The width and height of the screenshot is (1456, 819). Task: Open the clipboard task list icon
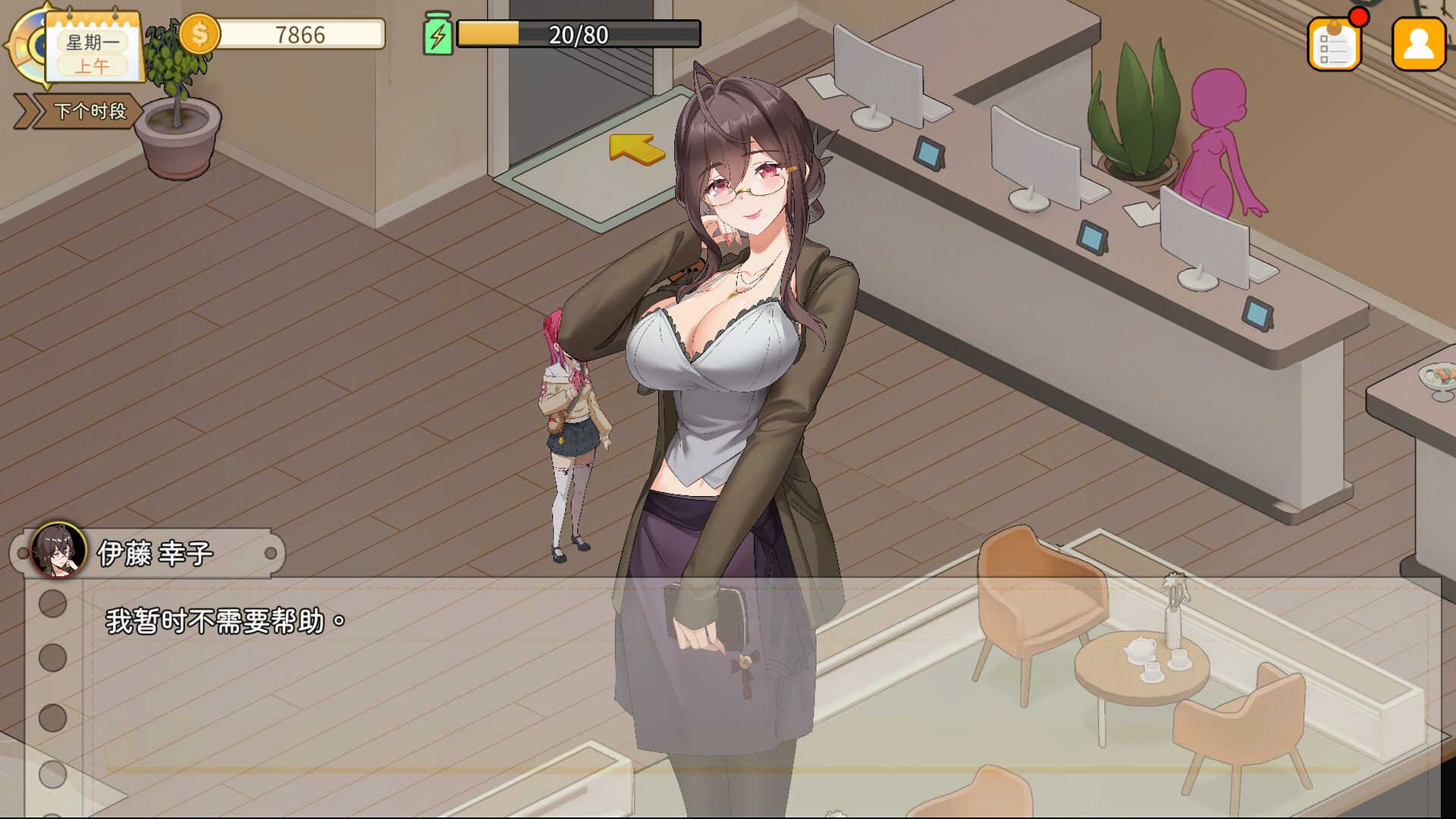1334,43
